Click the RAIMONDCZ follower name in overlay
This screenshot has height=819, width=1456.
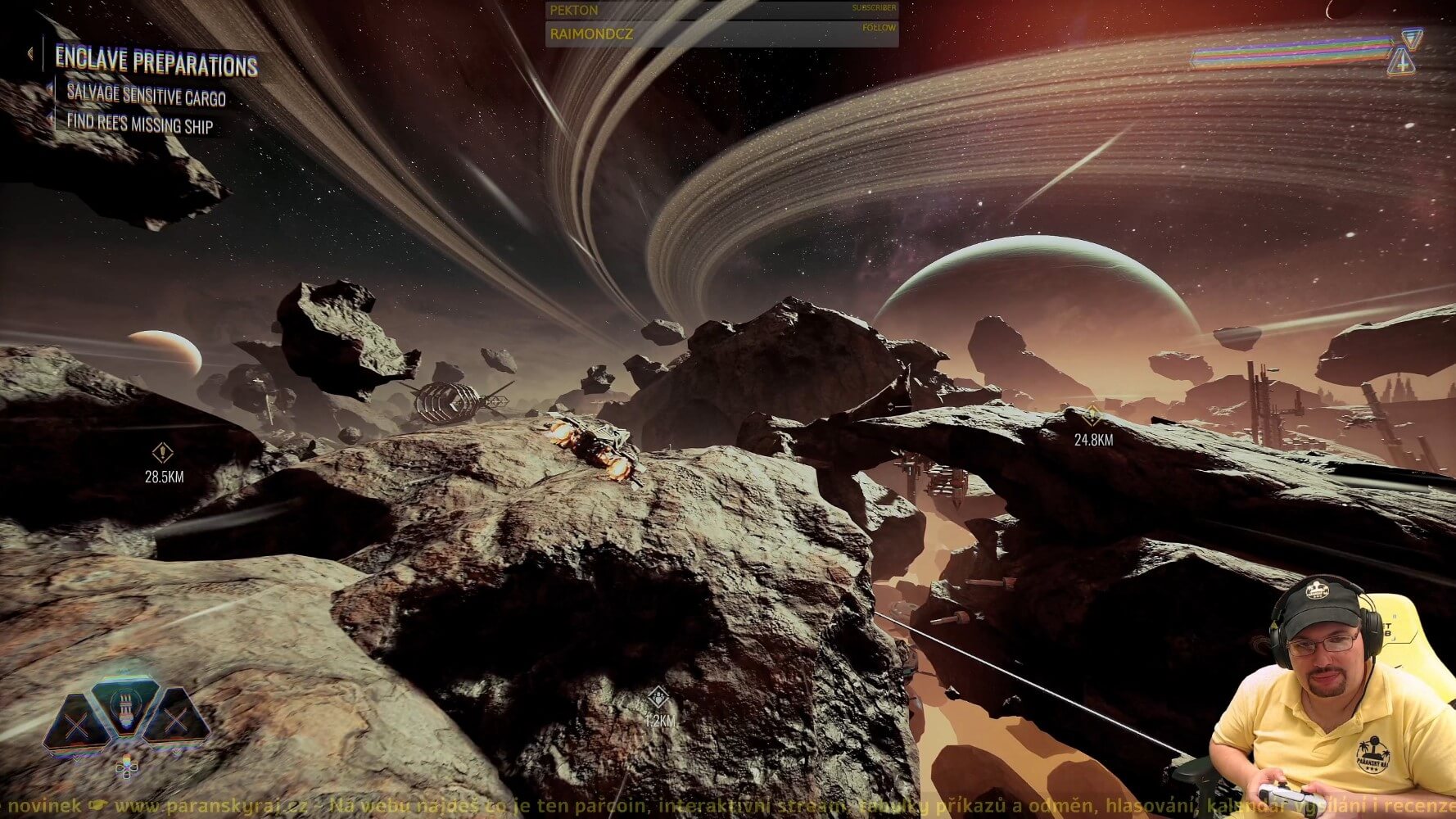click(x=591, y=34)
